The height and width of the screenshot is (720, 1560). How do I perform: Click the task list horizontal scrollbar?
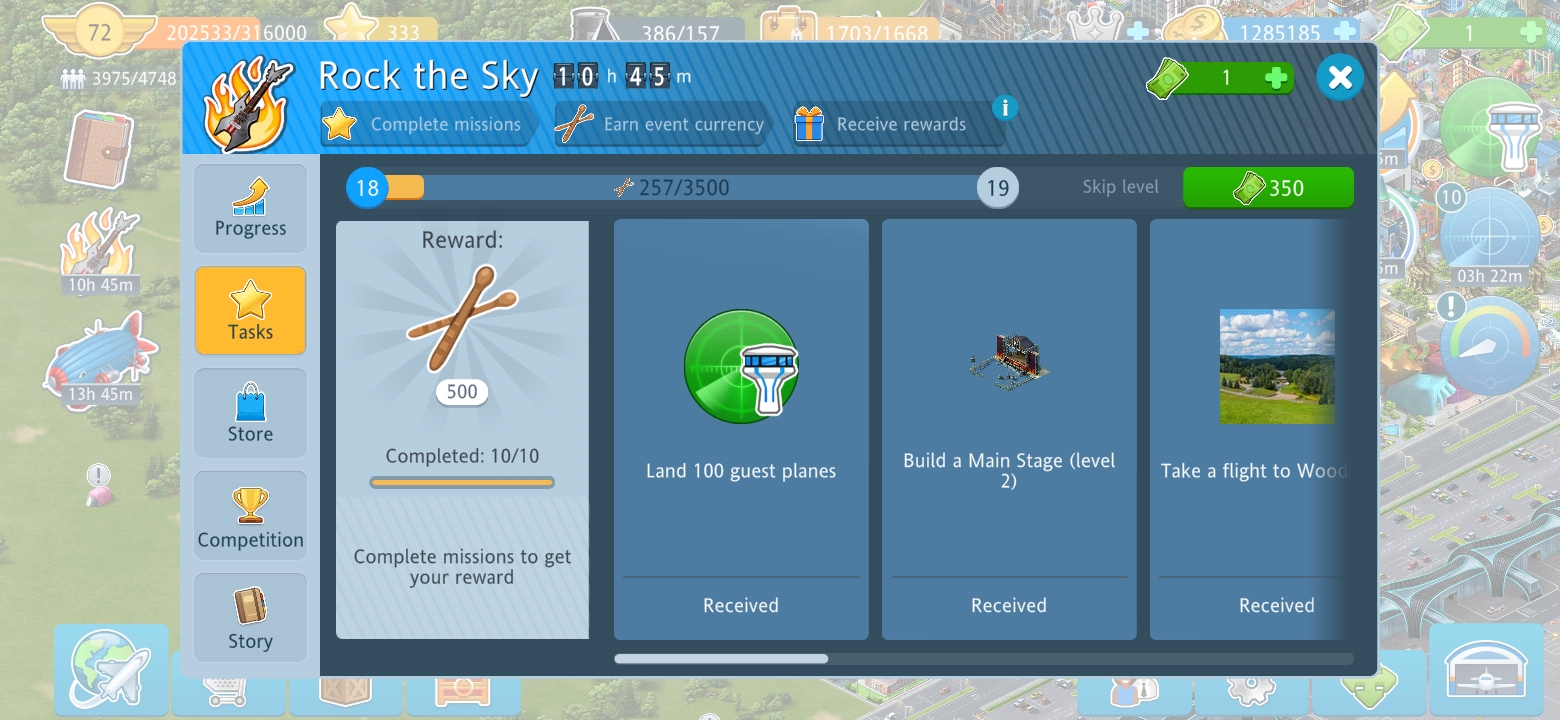pos(721,659)
